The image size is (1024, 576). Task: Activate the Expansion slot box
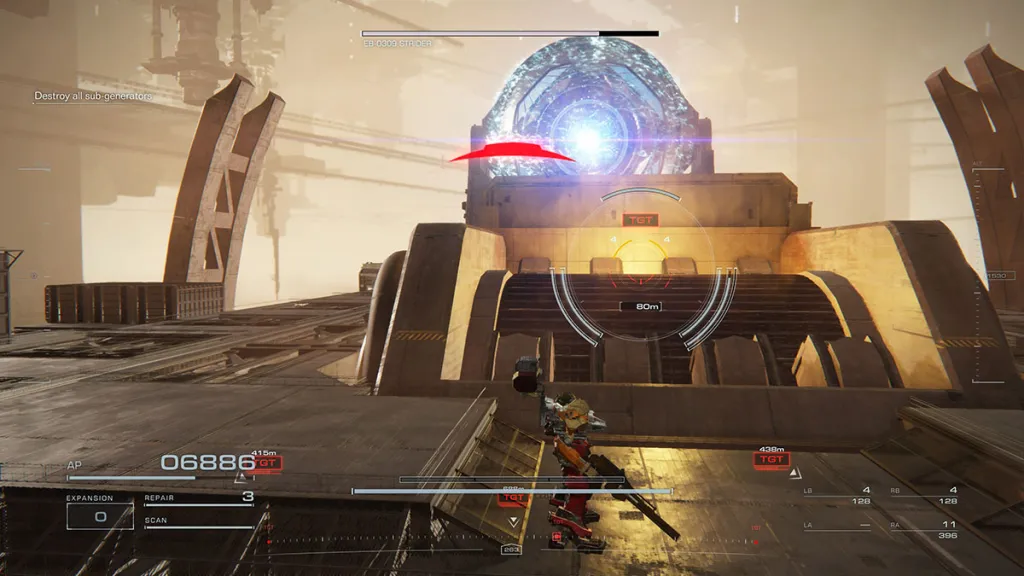[100, 516]
